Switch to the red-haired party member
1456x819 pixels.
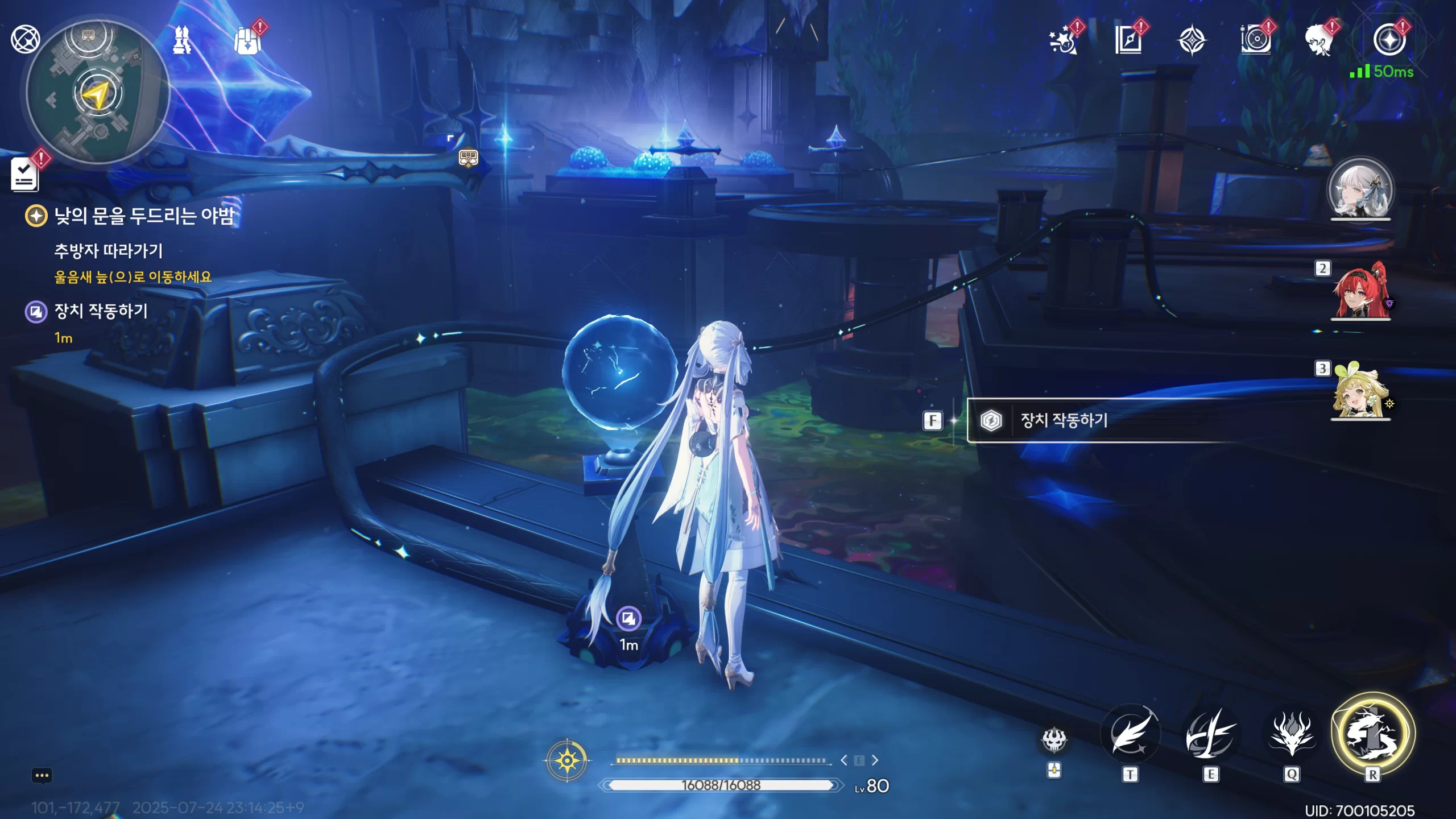pyautogui.click(x=1360, y=290)
